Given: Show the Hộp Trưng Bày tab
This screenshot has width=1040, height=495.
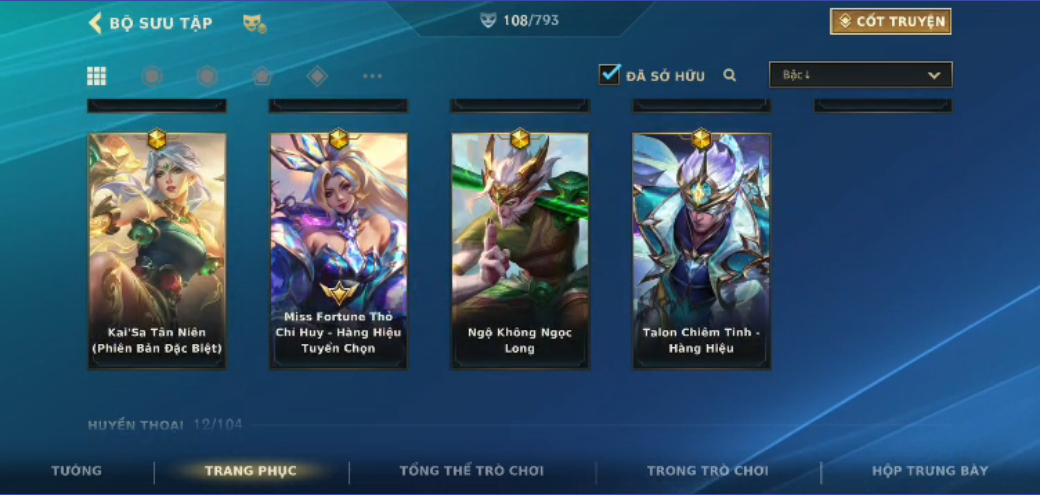Looking at the screenshot, I should (930, 471).
